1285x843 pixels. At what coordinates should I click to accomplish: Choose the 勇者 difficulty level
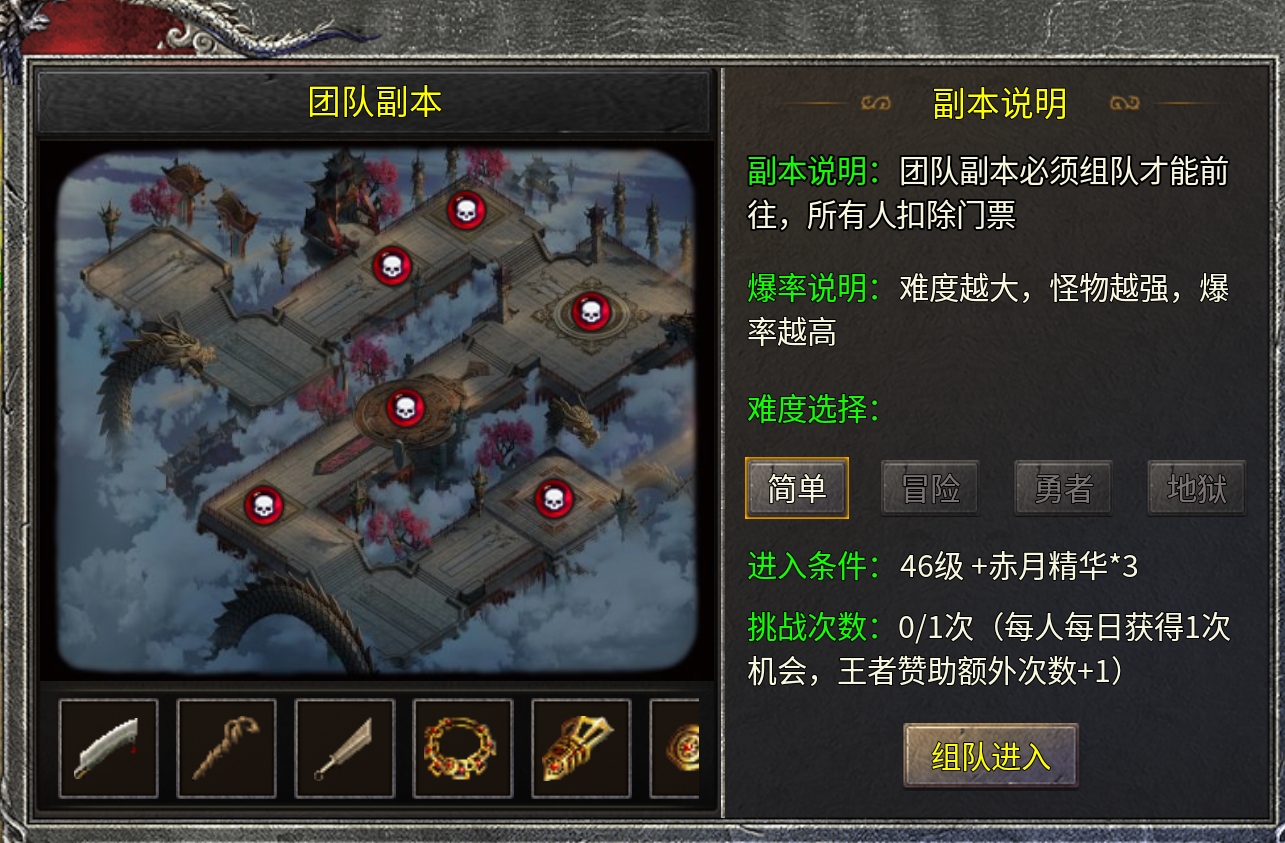click(x=1062, y=487)
